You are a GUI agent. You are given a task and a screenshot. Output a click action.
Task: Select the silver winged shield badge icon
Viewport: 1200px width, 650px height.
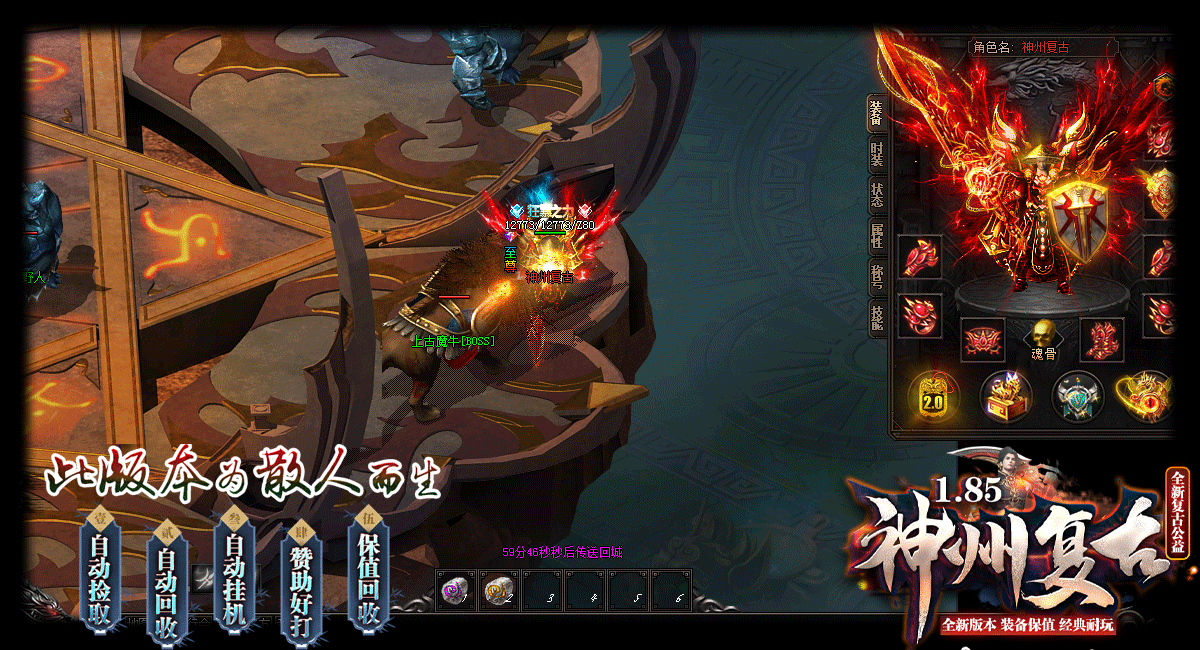pos(1077,396)
